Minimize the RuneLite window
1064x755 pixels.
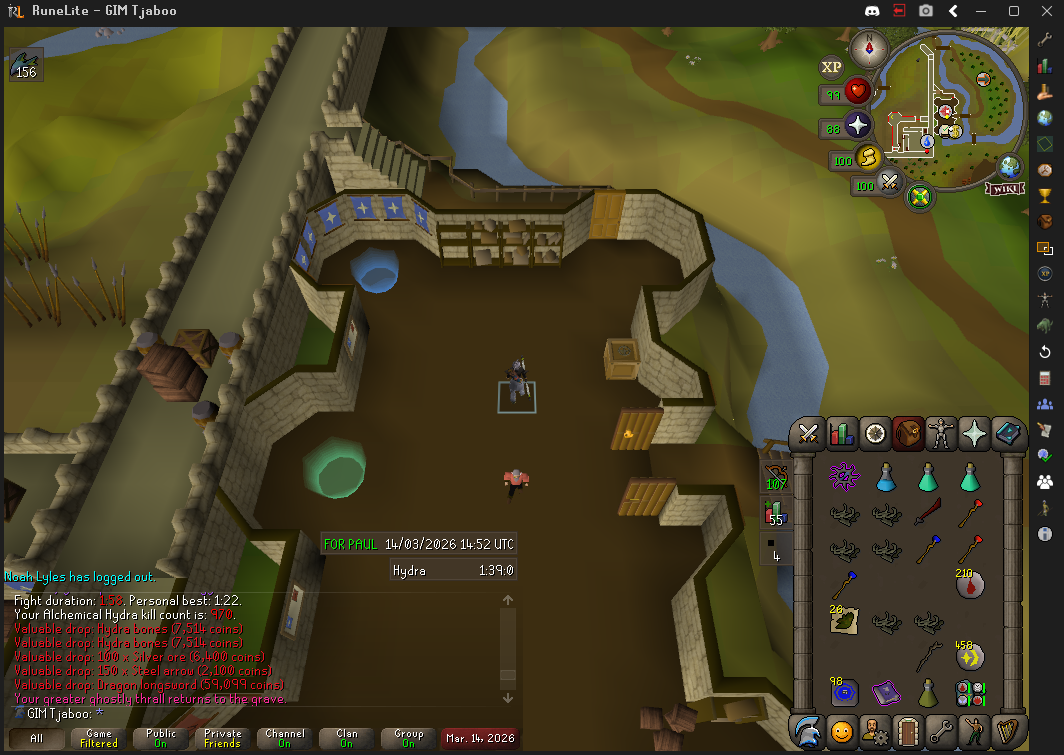point(985,11)
